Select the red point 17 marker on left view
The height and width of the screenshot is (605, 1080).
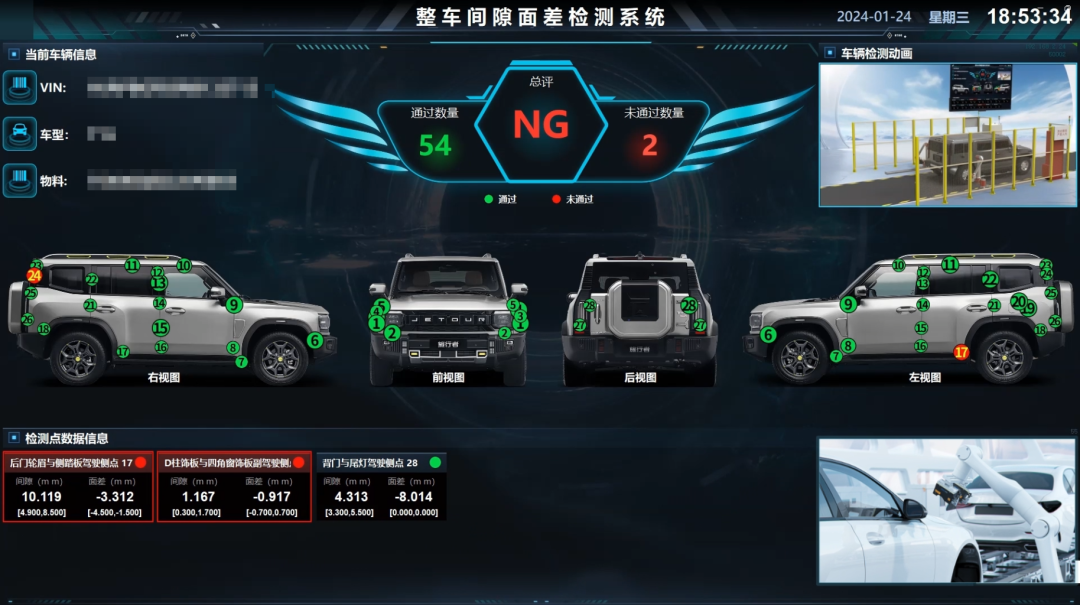(961, 352)
